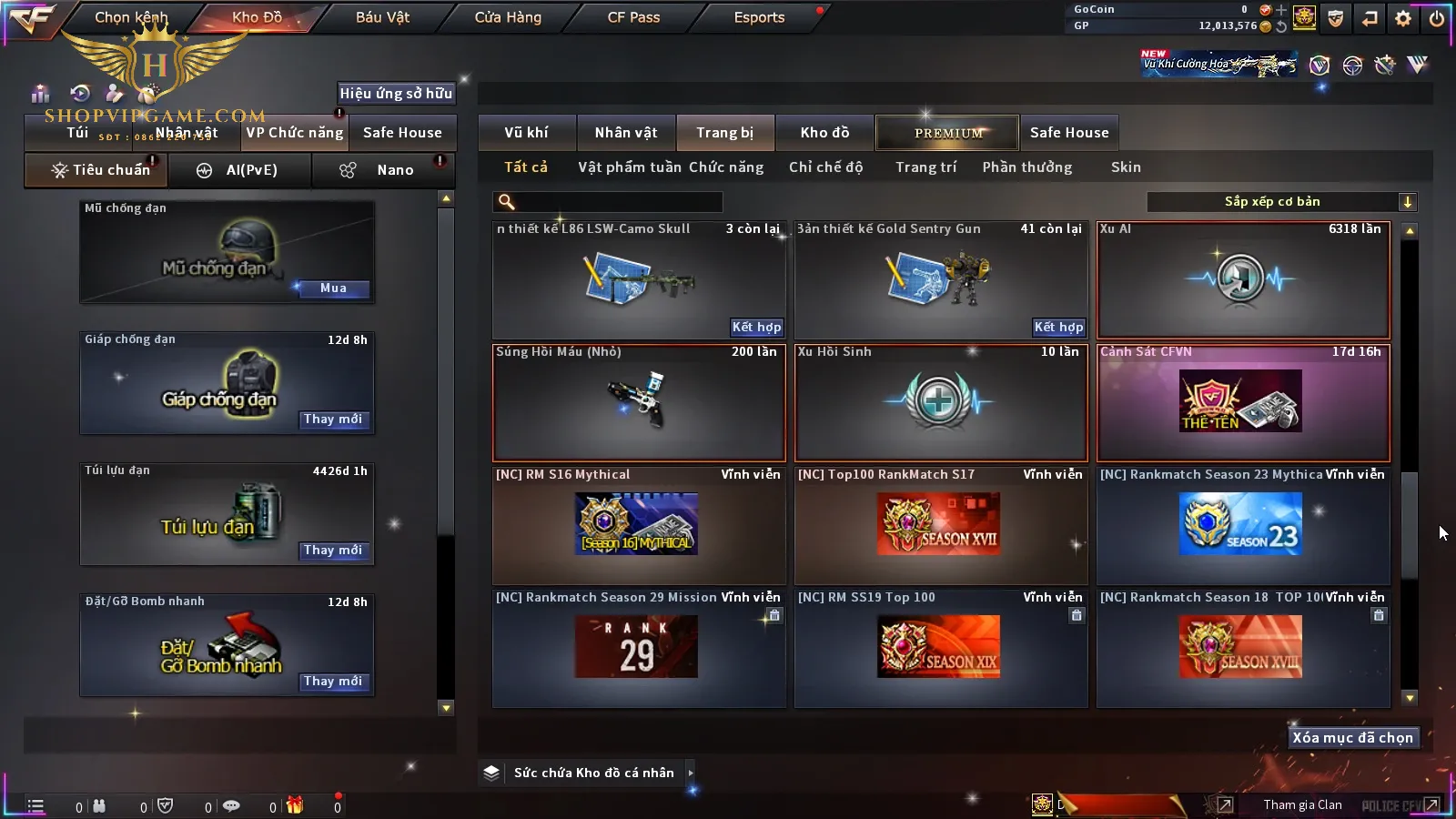Open the AI(PvE) loadout tab
This screenshot has width=1456, height=819.
click(x=240, y=170)
